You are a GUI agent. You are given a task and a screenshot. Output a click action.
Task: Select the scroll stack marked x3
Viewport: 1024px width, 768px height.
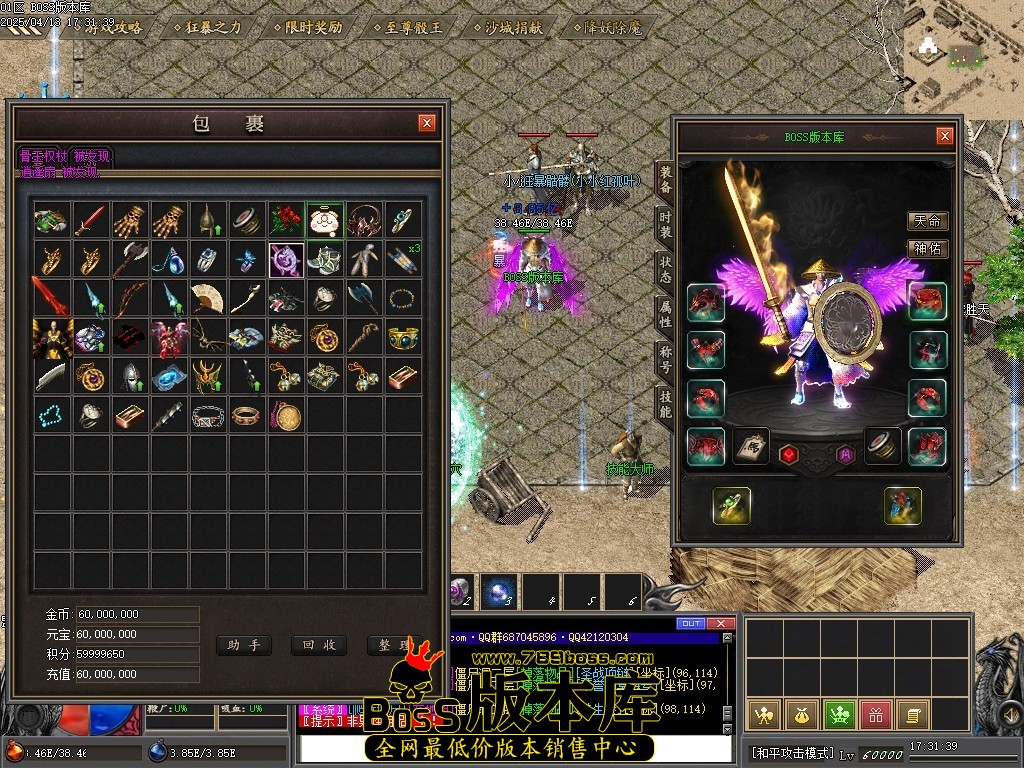[403, 259]
